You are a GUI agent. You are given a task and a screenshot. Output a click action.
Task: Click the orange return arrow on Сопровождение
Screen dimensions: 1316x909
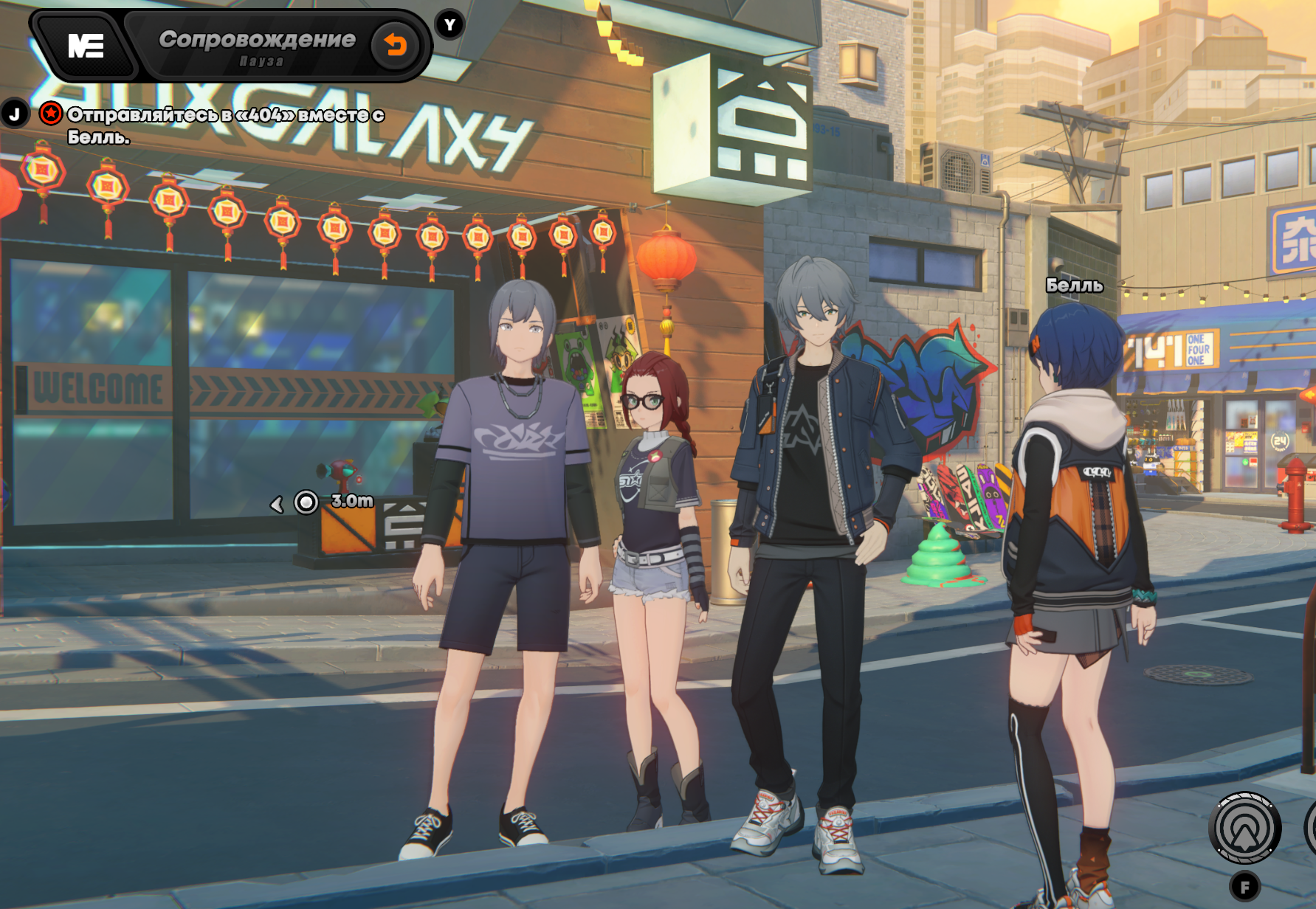click(x=396, y=46)
